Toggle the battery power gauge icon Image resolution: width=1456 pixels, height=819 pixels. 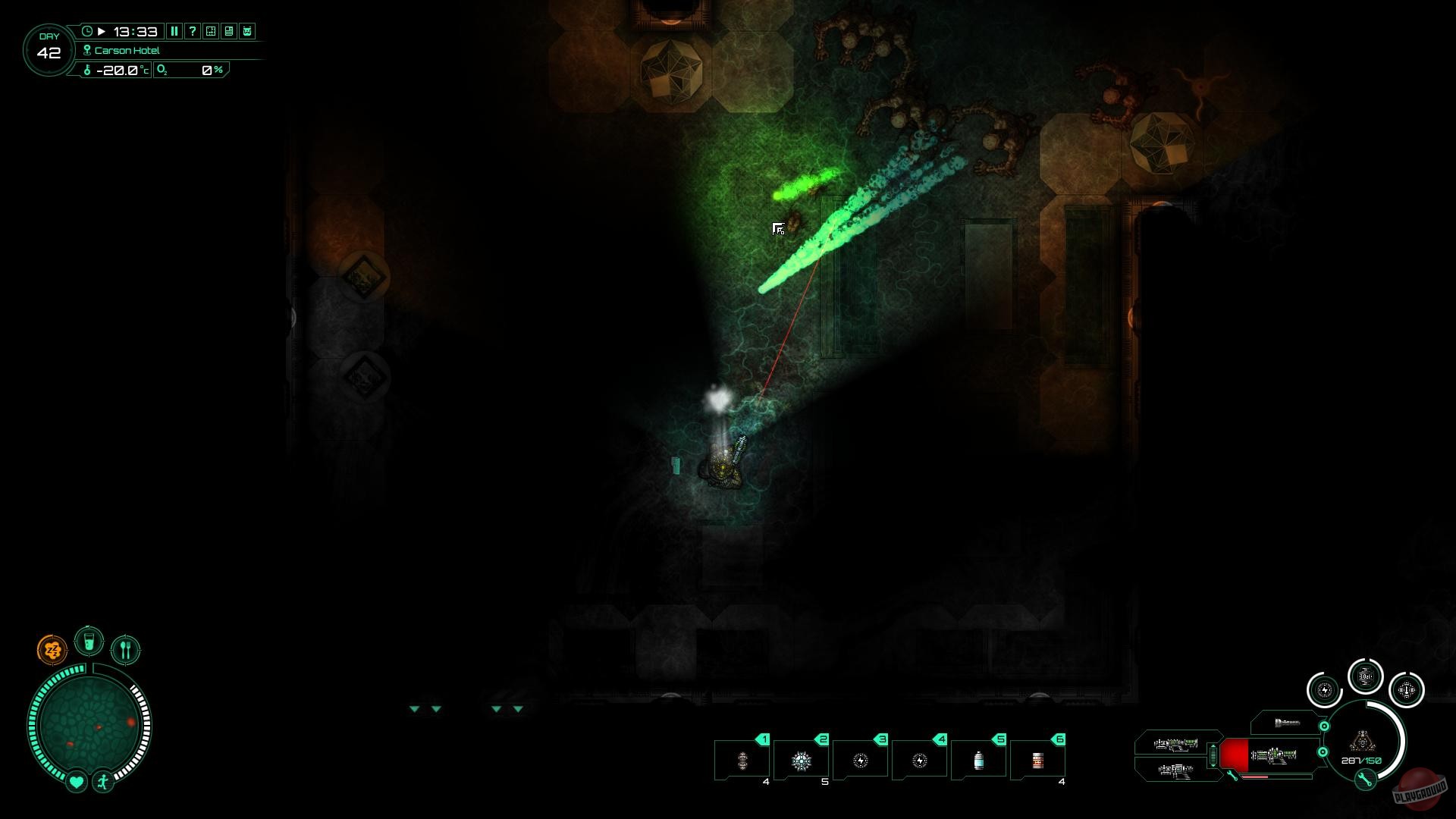(x=1324, y=692)
